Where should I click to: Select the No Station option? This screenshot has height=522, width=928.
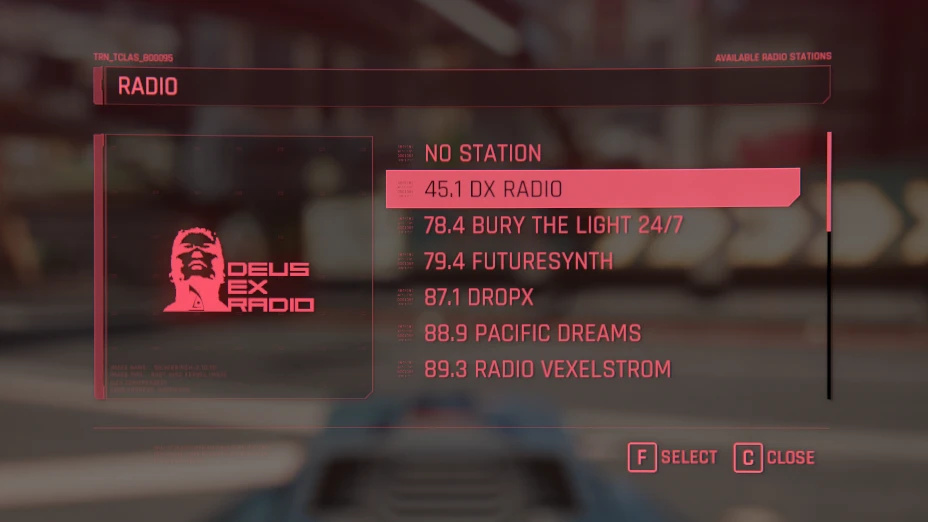[482, 153]
